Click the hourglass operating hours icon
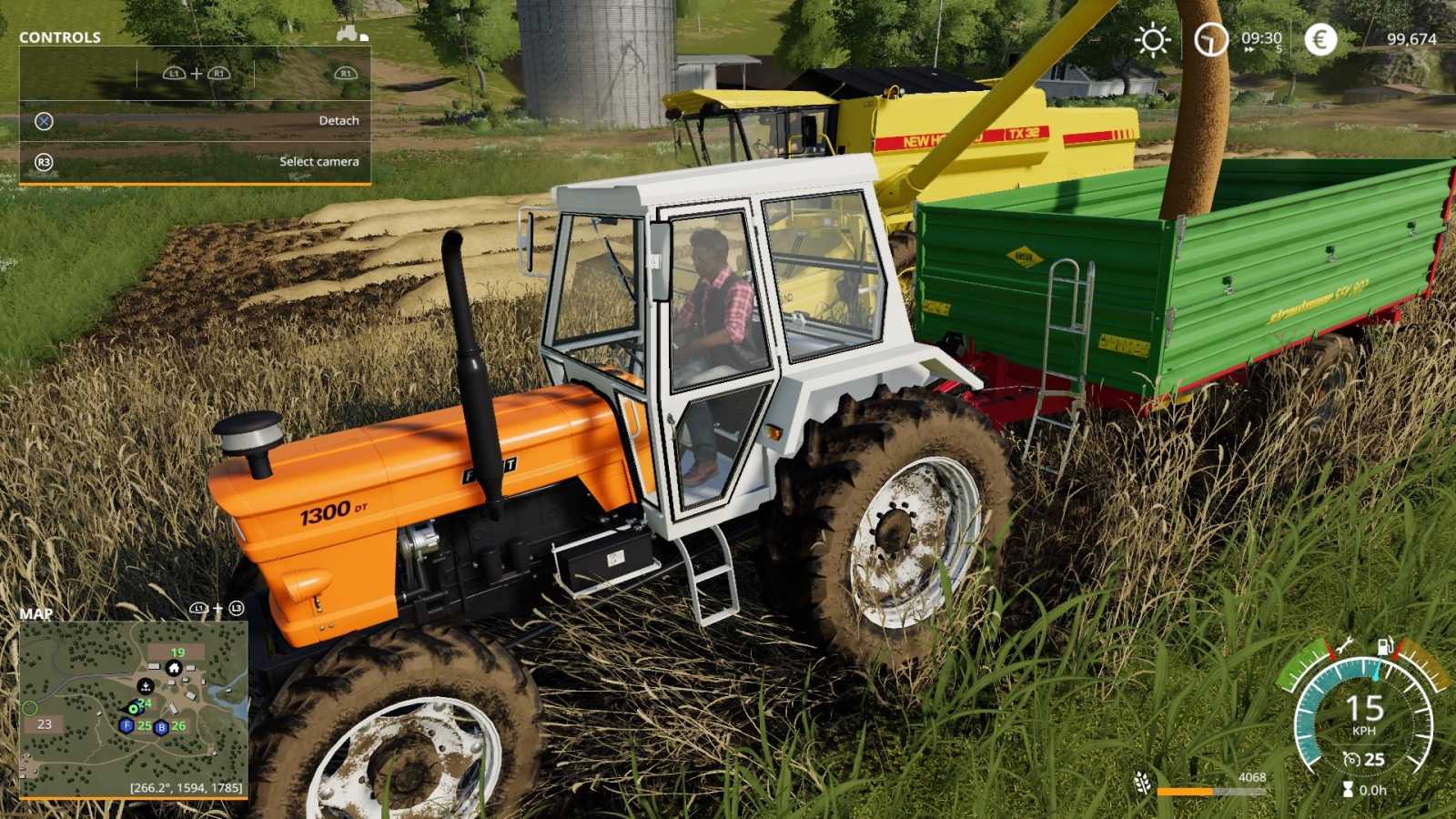Viewport: 1456px width, 819px height. [x=1348, y=788]
